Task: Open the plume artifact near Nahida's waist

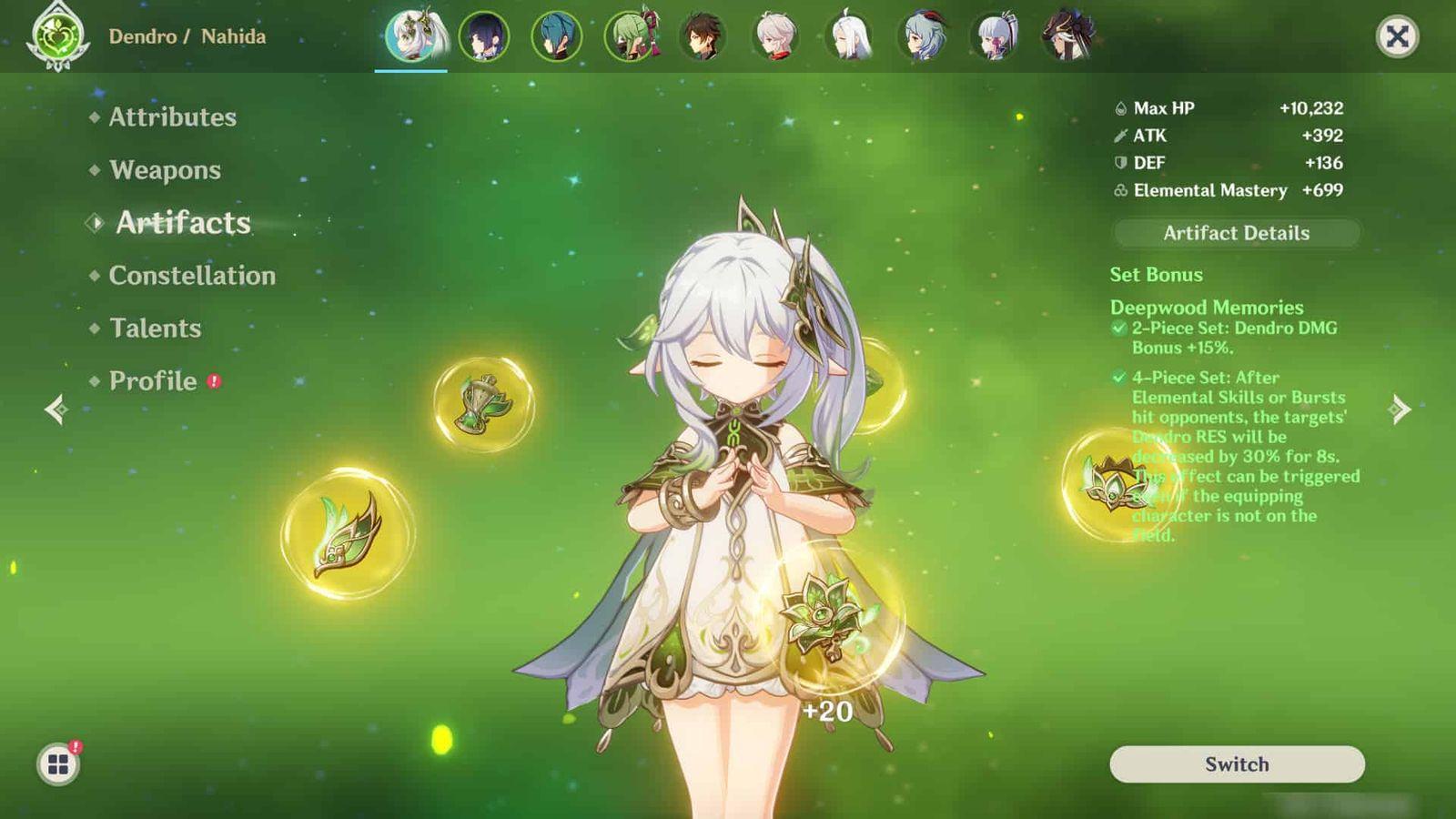Action: [x=346, y=531]
